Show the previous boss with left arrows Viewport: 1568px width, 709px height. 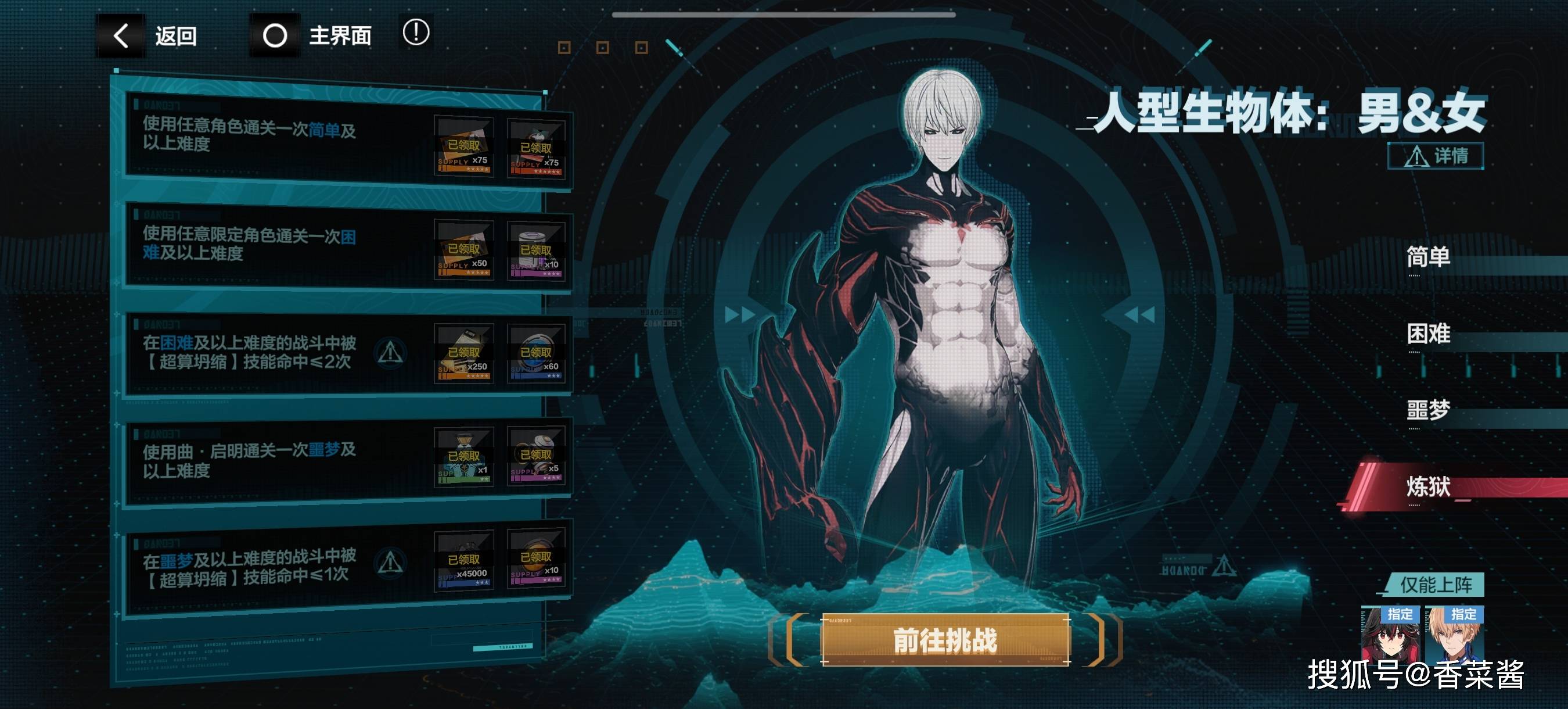point(1138,315)
